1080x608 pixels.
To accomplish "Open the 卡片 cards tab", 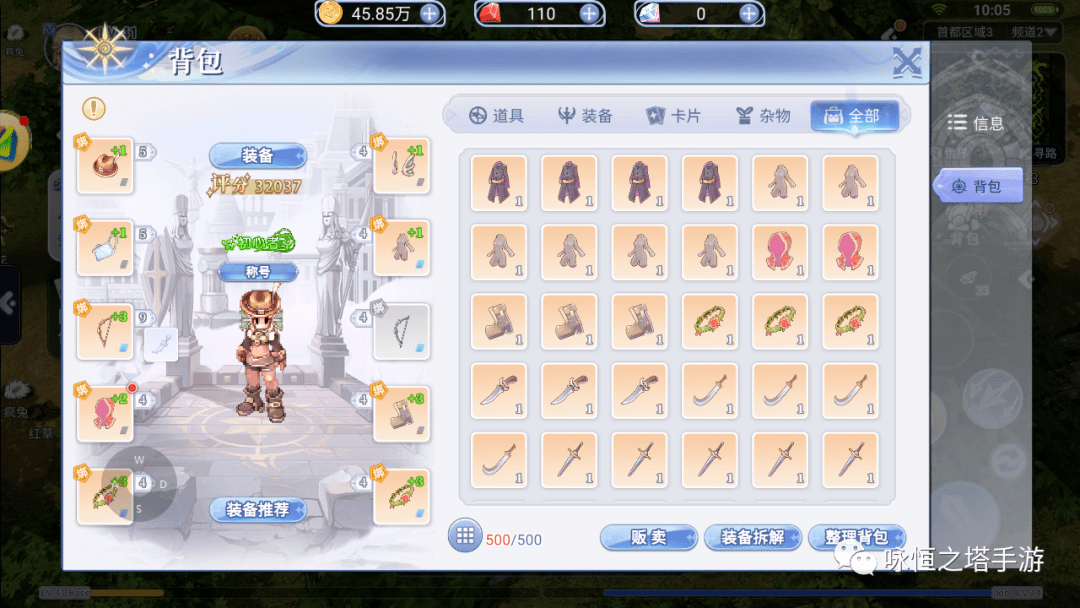I will click(x=673, y=116).
